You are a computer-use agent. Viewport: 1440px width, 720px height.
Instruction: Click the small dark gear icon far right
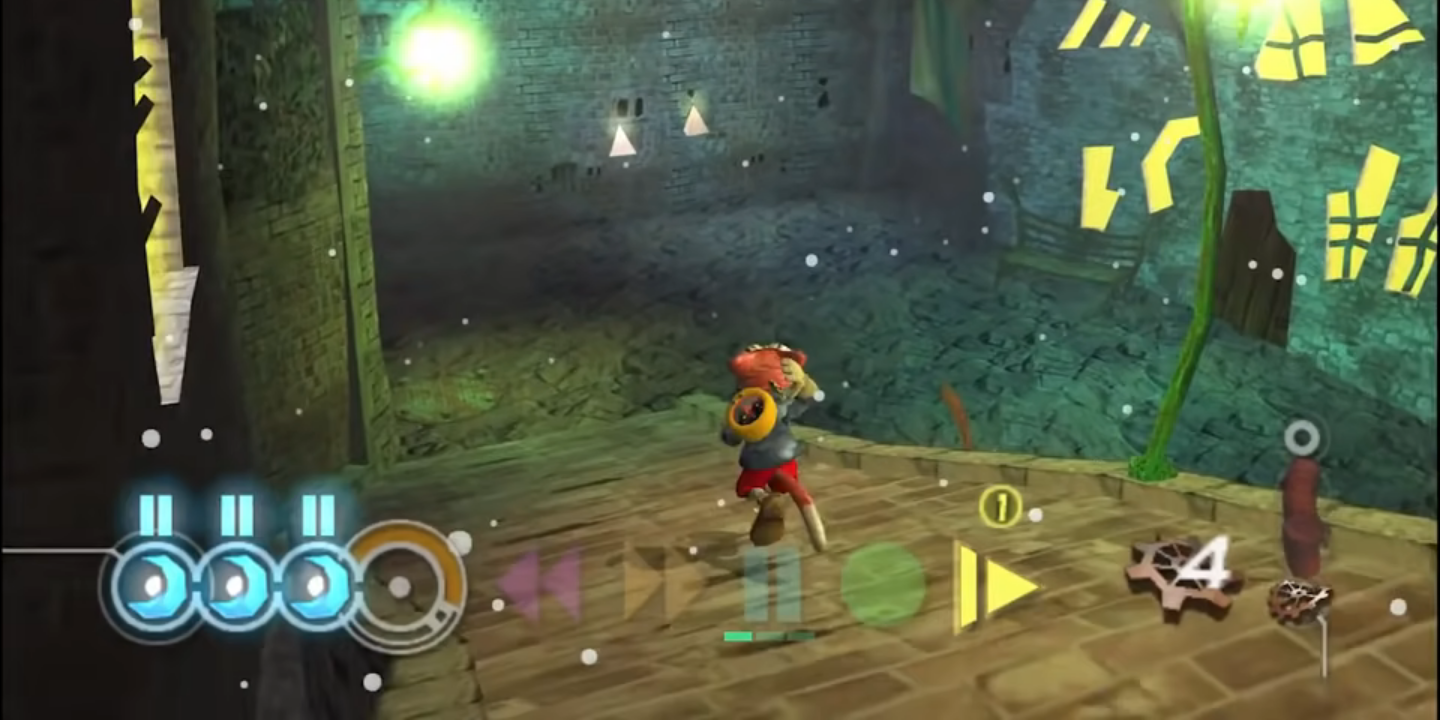point(1300,600)
